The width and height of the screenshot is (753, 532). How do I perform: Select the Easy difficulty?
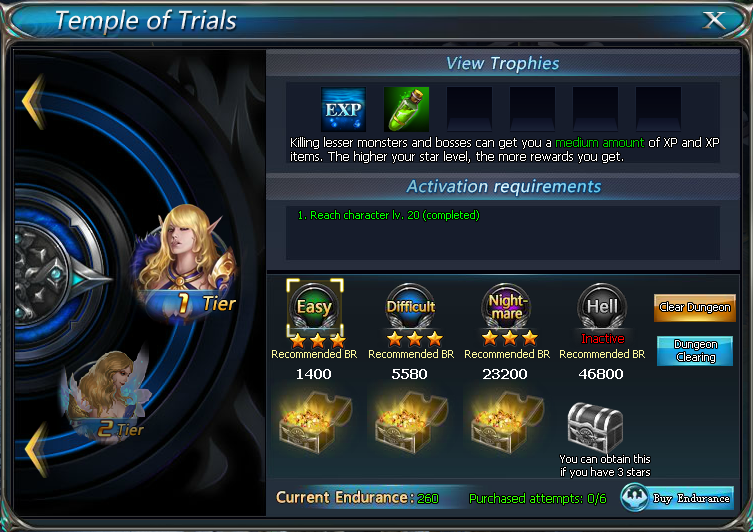(314, 307)
